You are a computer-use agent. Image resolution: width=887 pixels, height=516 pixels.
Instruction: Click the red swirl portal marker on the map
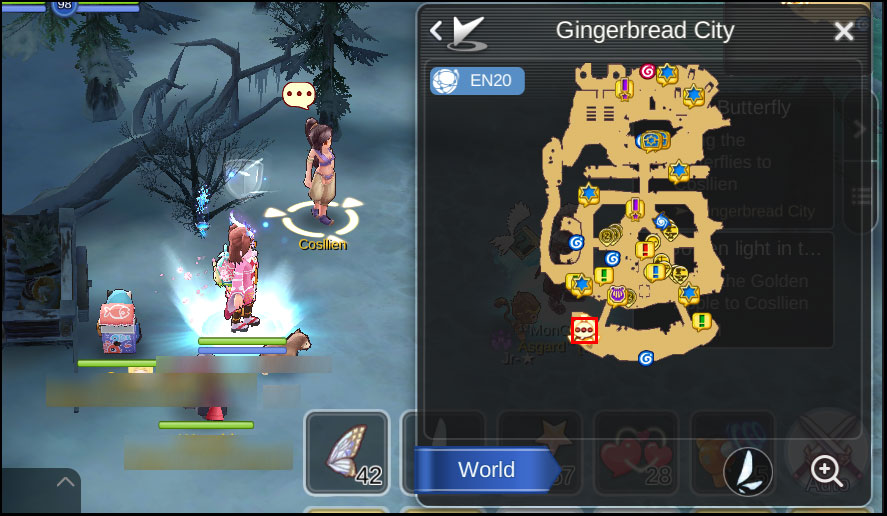[647, 71]
